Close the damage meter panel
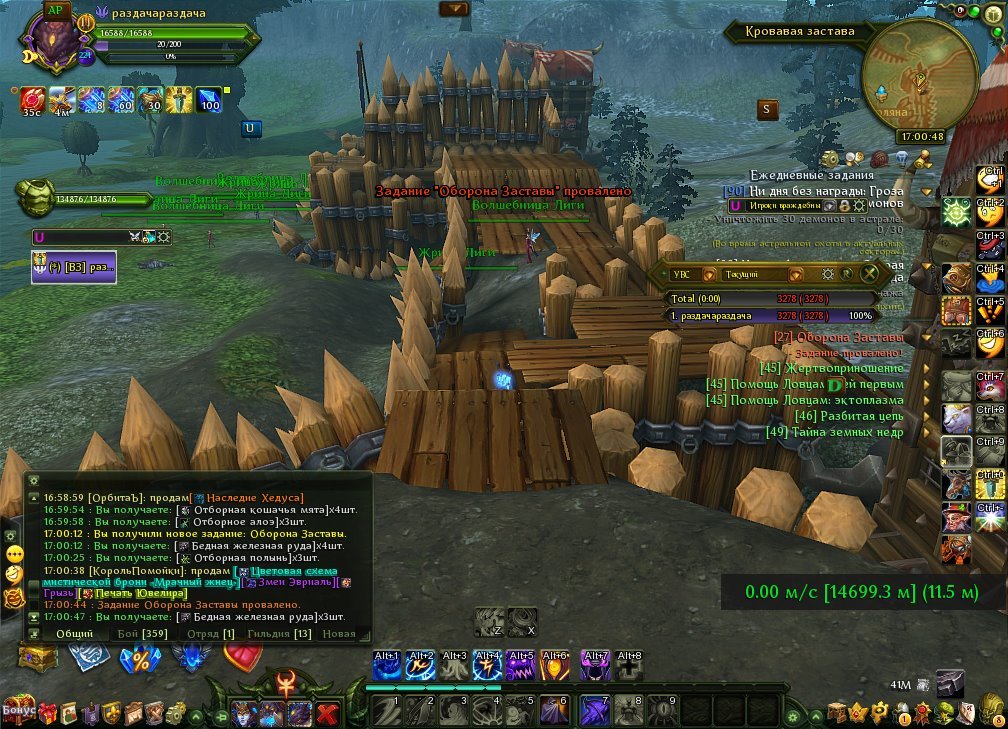Image resolution: width=1008 pixels, height=729 pixels. tap(870, 274)
